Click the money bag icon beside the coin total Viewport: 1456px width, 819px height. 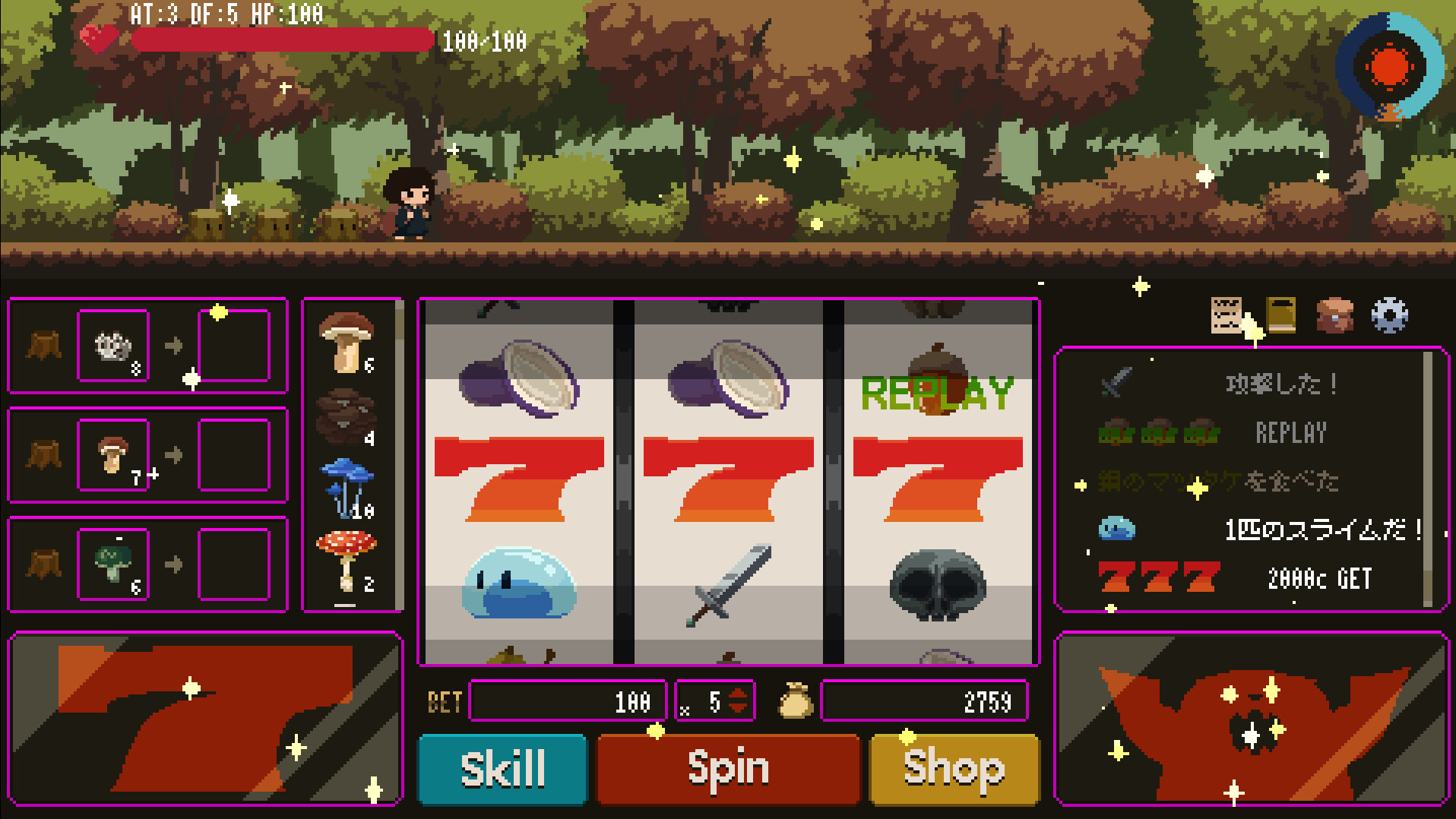(796, 702)
